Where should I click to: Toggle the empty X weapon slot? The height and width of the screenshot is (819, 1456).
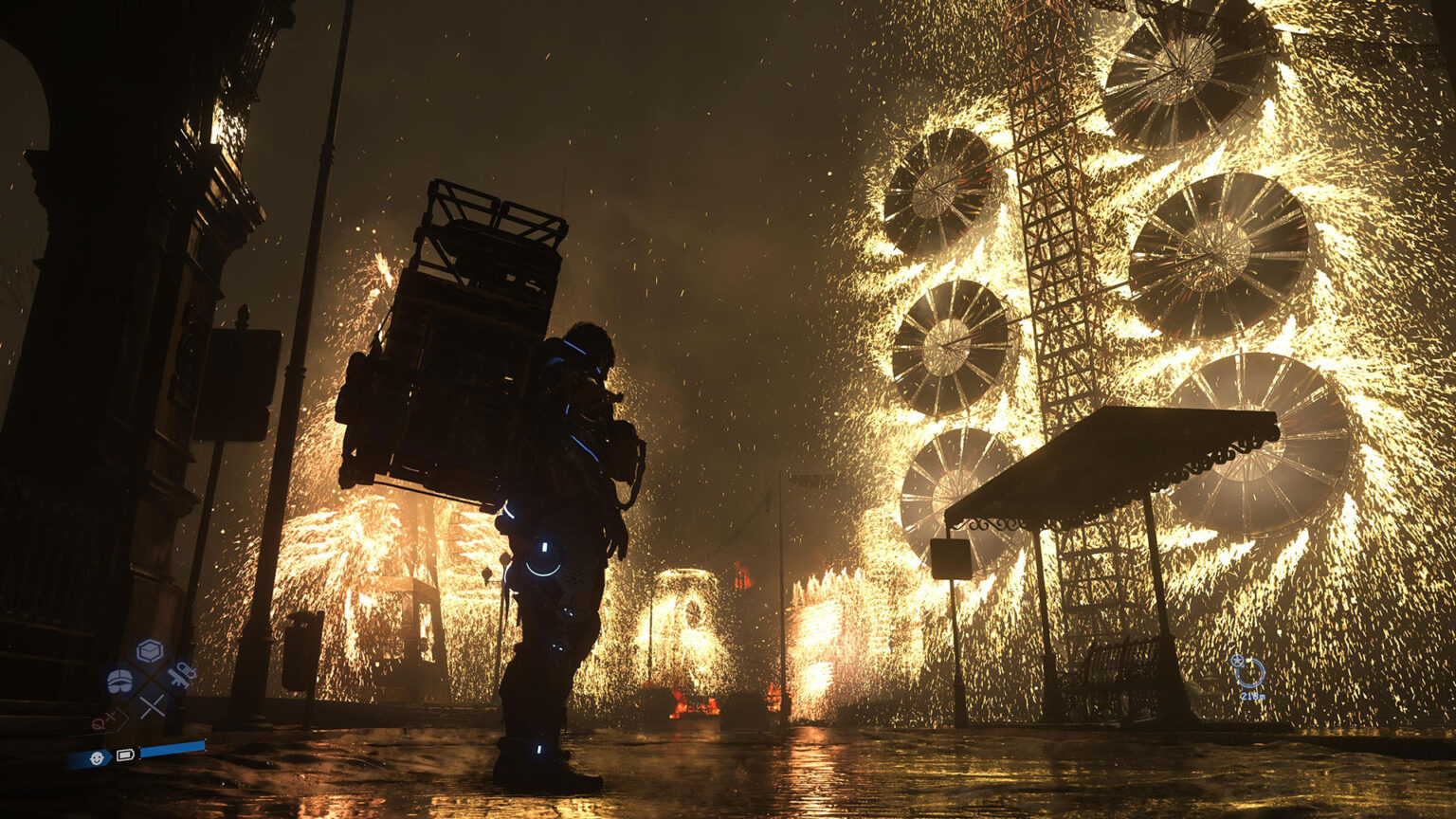151,705
